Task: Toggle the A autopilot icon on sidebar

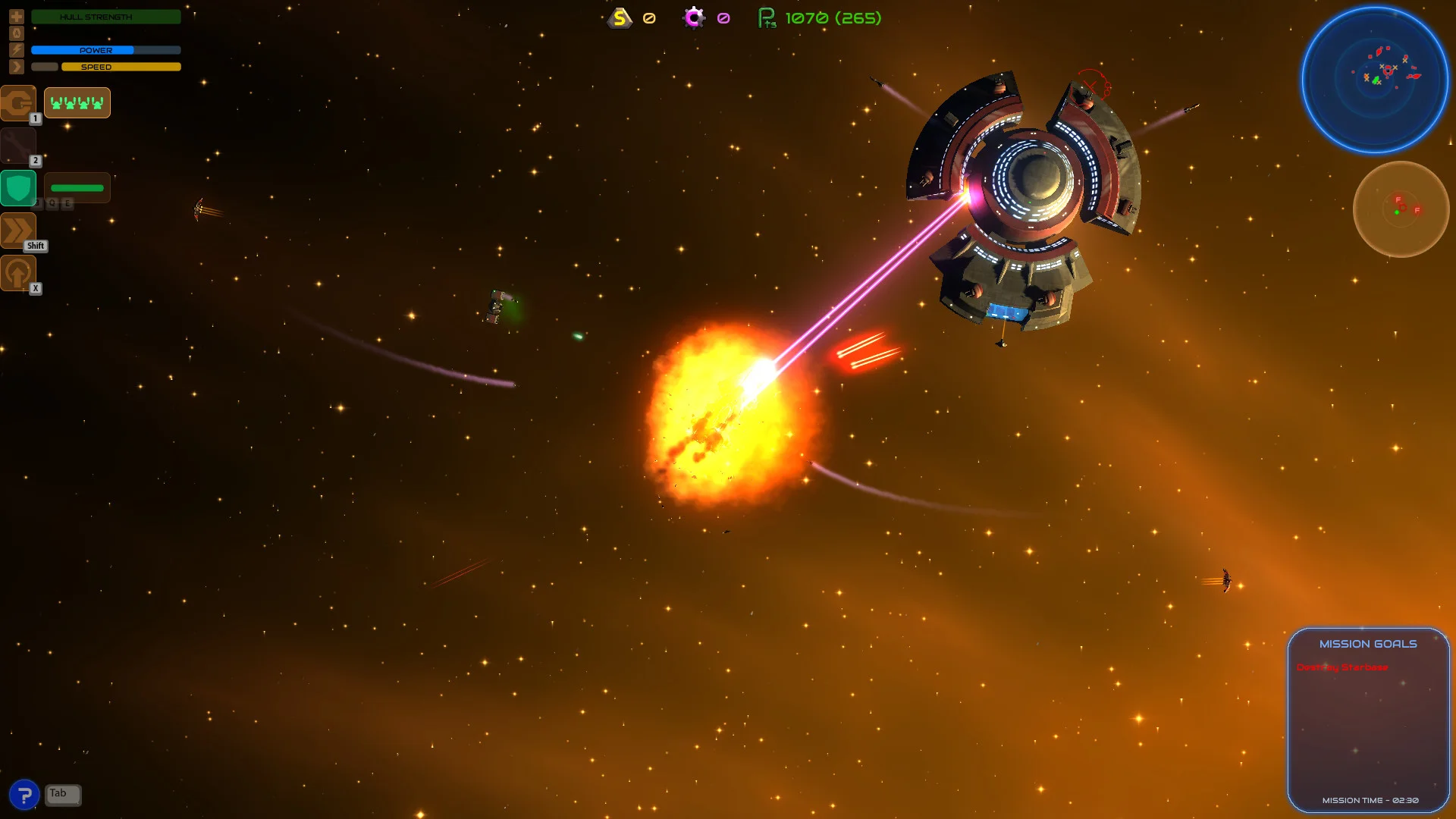Action: click(17, 33)
